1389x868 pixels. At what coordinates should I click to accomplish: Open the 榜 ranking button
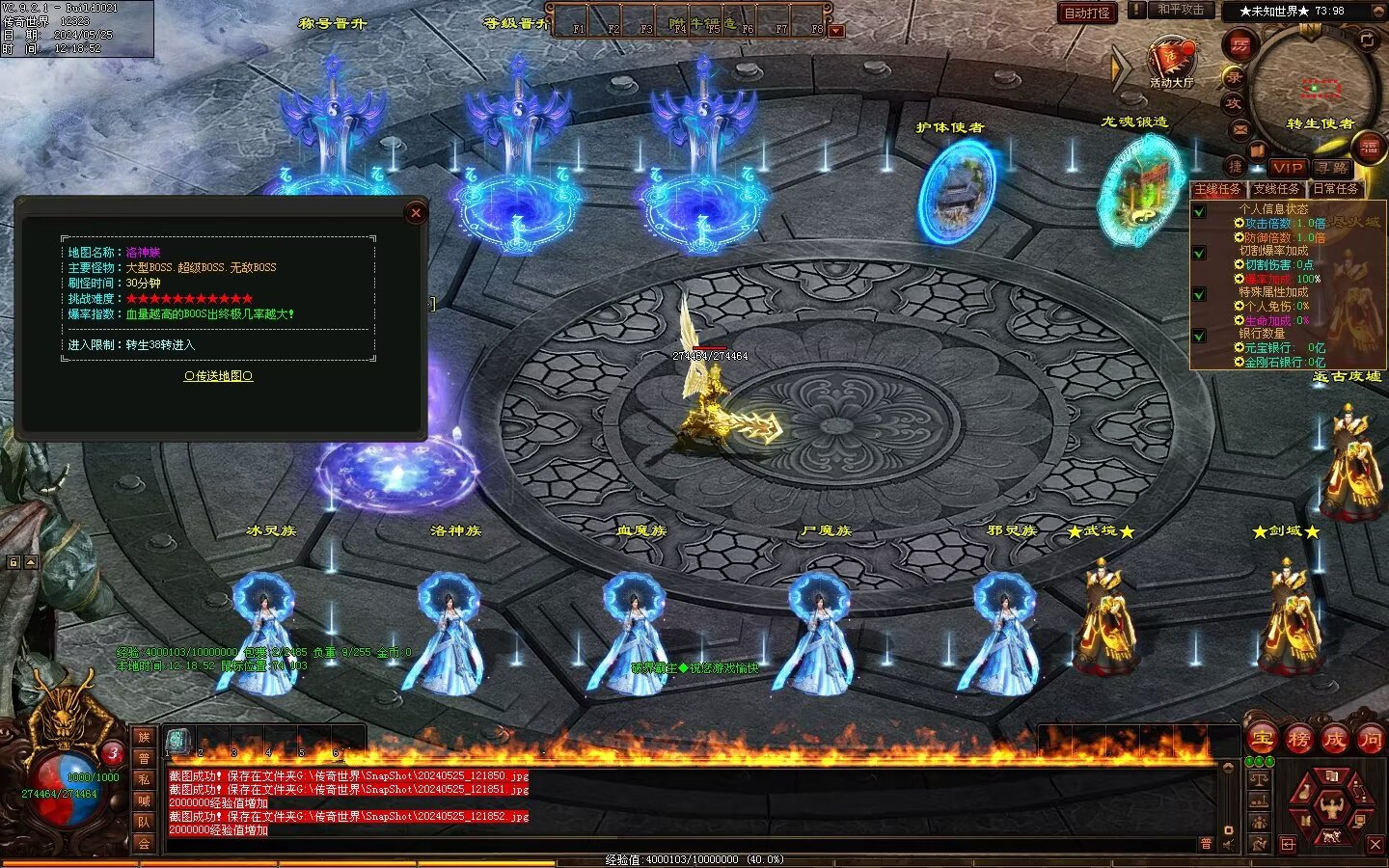pos(1298,740)
